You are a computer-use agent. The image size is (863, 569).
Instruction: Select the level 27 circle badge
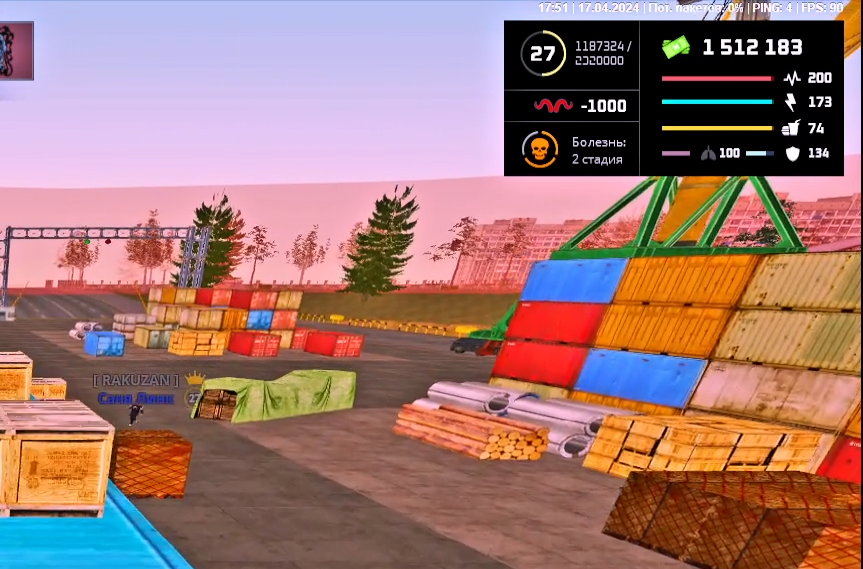[x=542, y=54]
